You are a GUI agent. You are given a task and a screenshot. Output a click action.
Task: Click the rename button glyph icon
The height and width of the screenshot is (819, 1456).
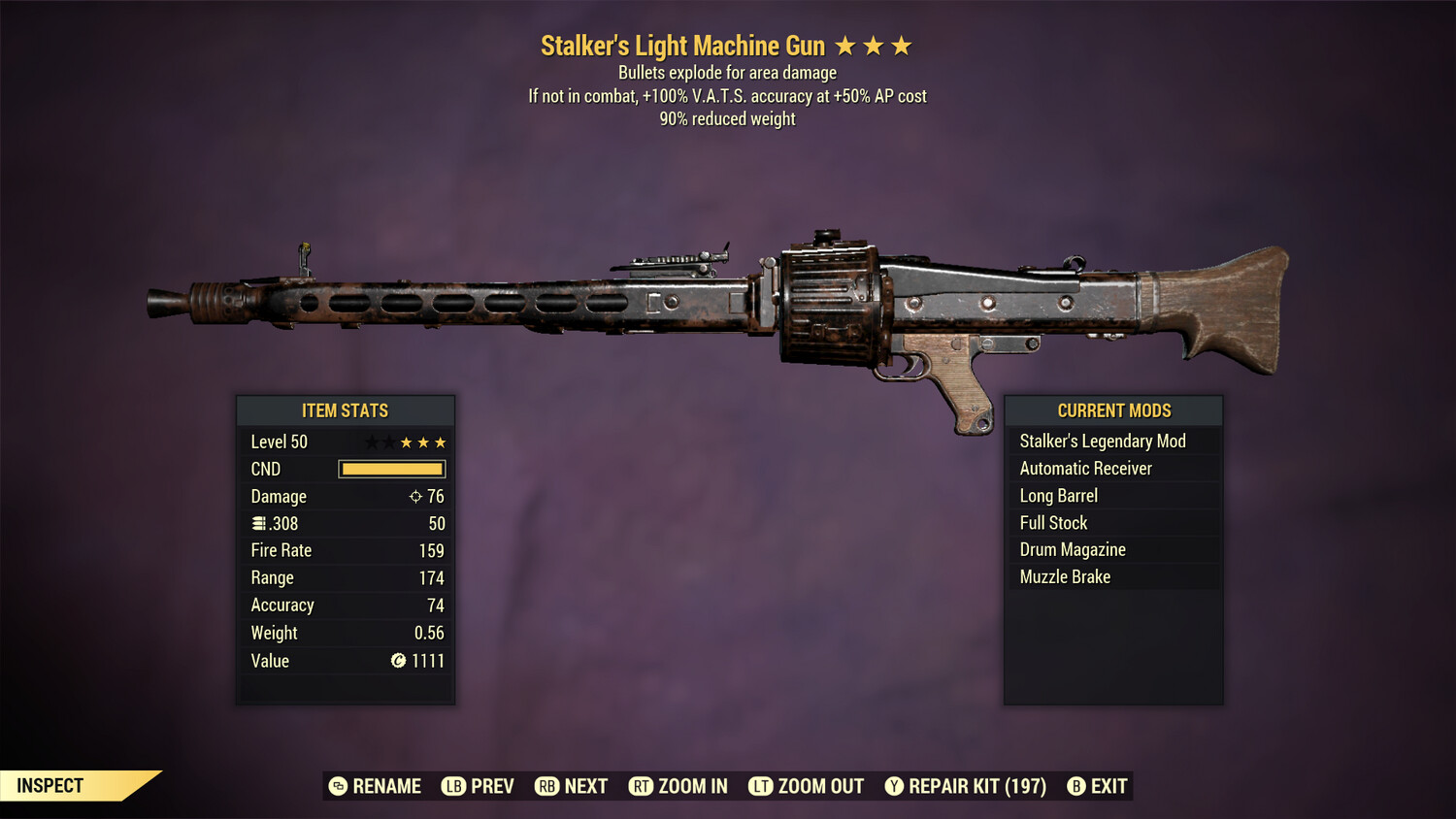click(338, 786)
